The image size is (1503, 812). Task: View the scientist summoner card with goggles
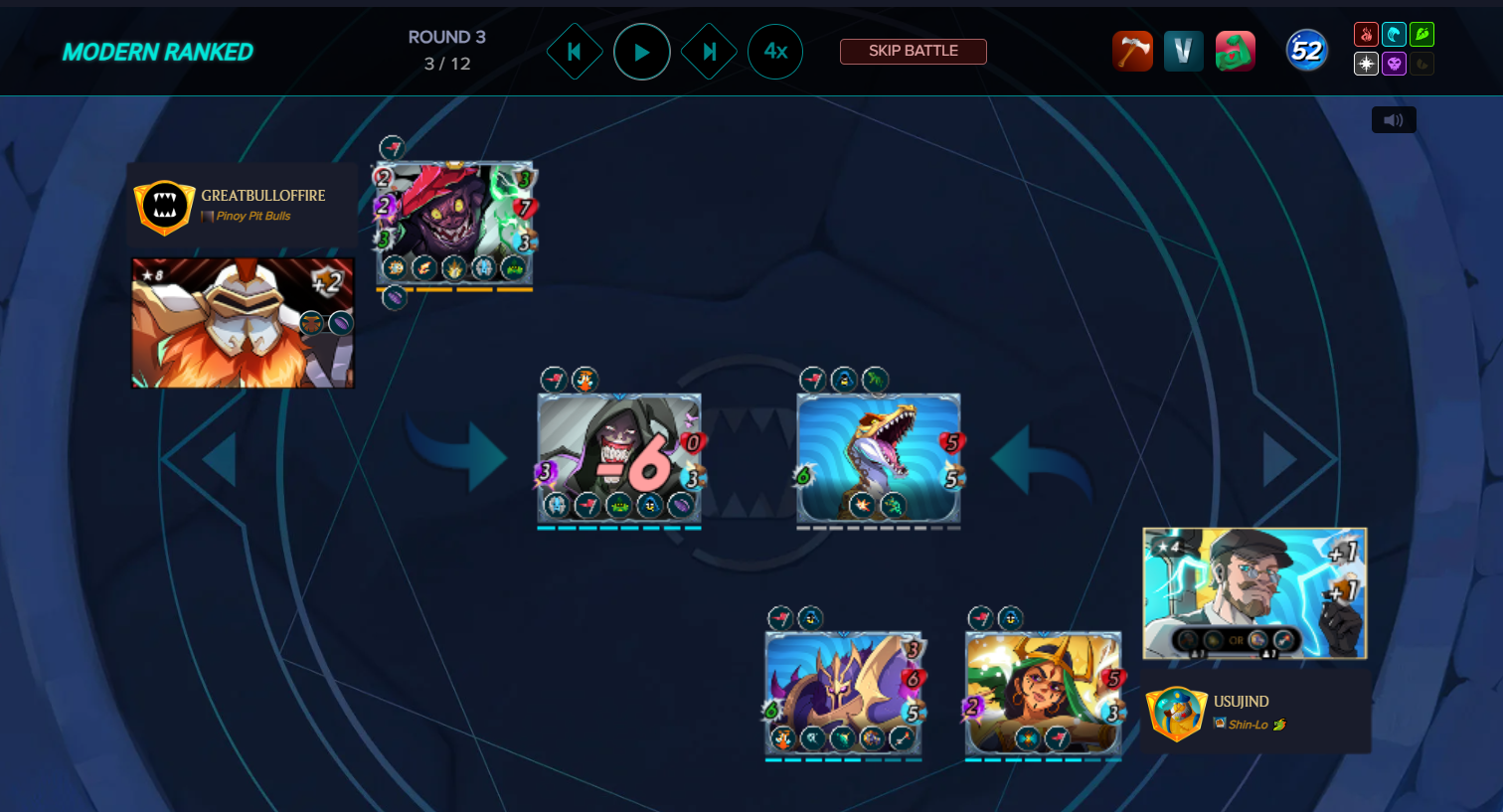[x=1254, y=592]
